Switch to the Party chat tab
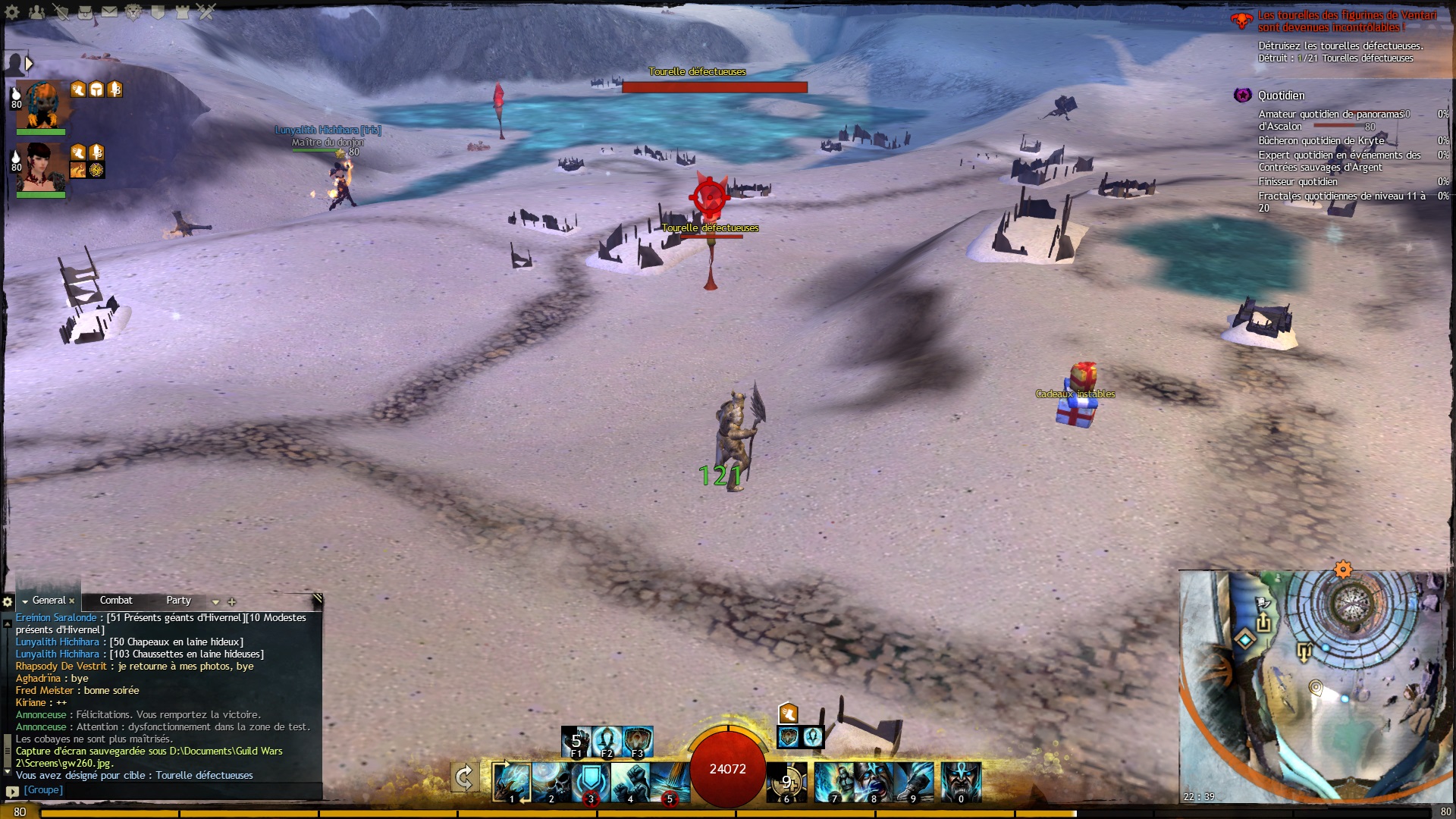The width and height of the screenshot is (1456, 819). pyautogui.click(x=179, y=601)
